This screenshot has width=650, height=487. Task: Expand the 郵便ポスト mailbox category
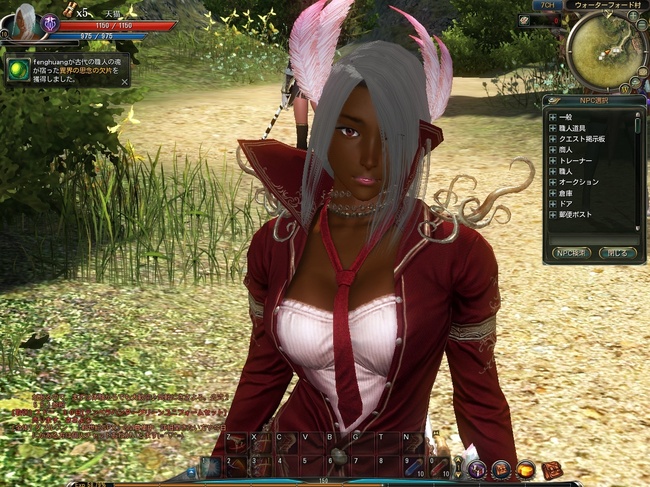(552, 214)
